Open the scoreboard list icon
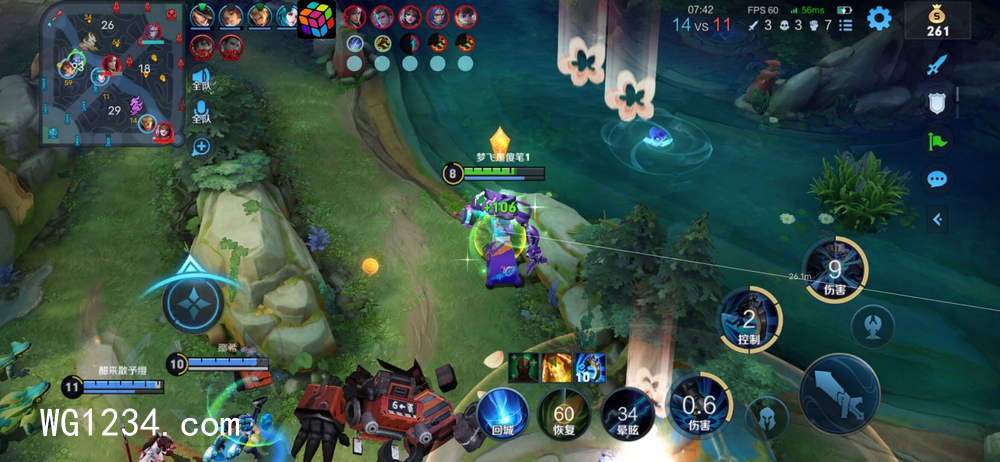The width and height of the screenshot is (1000, 462). pyautogui.click(x=846, y=24)
